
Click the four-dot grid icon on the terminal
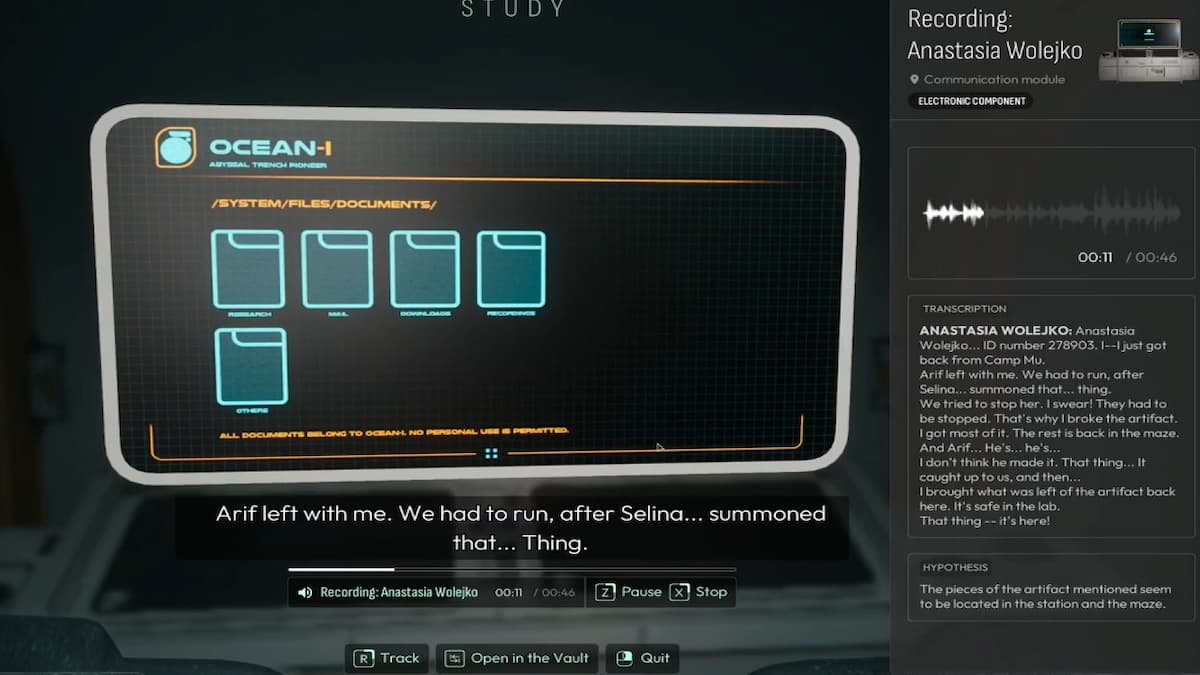click(491, 454)
